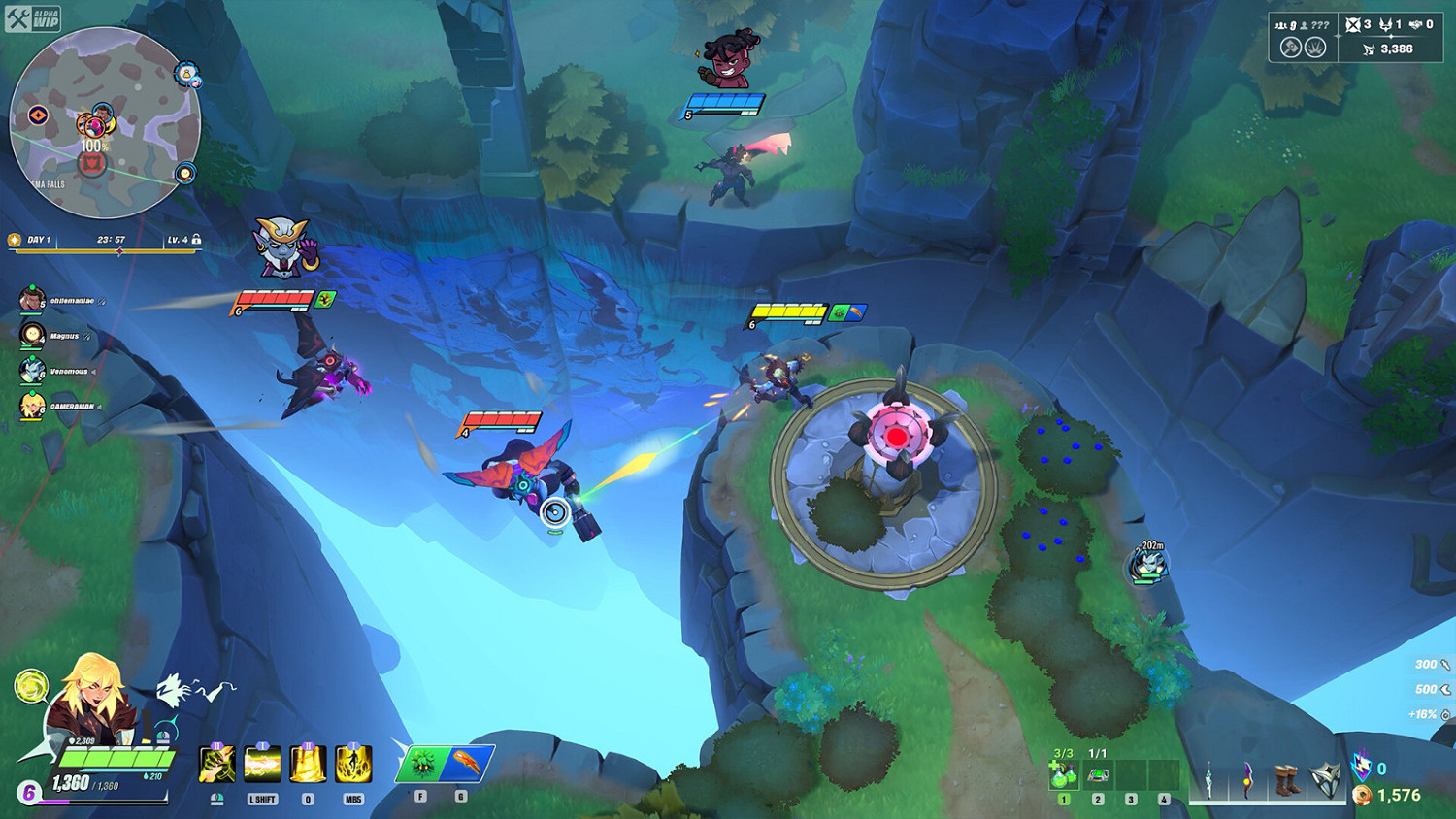Select the brown boots equipment icon

click(1286, 779)
